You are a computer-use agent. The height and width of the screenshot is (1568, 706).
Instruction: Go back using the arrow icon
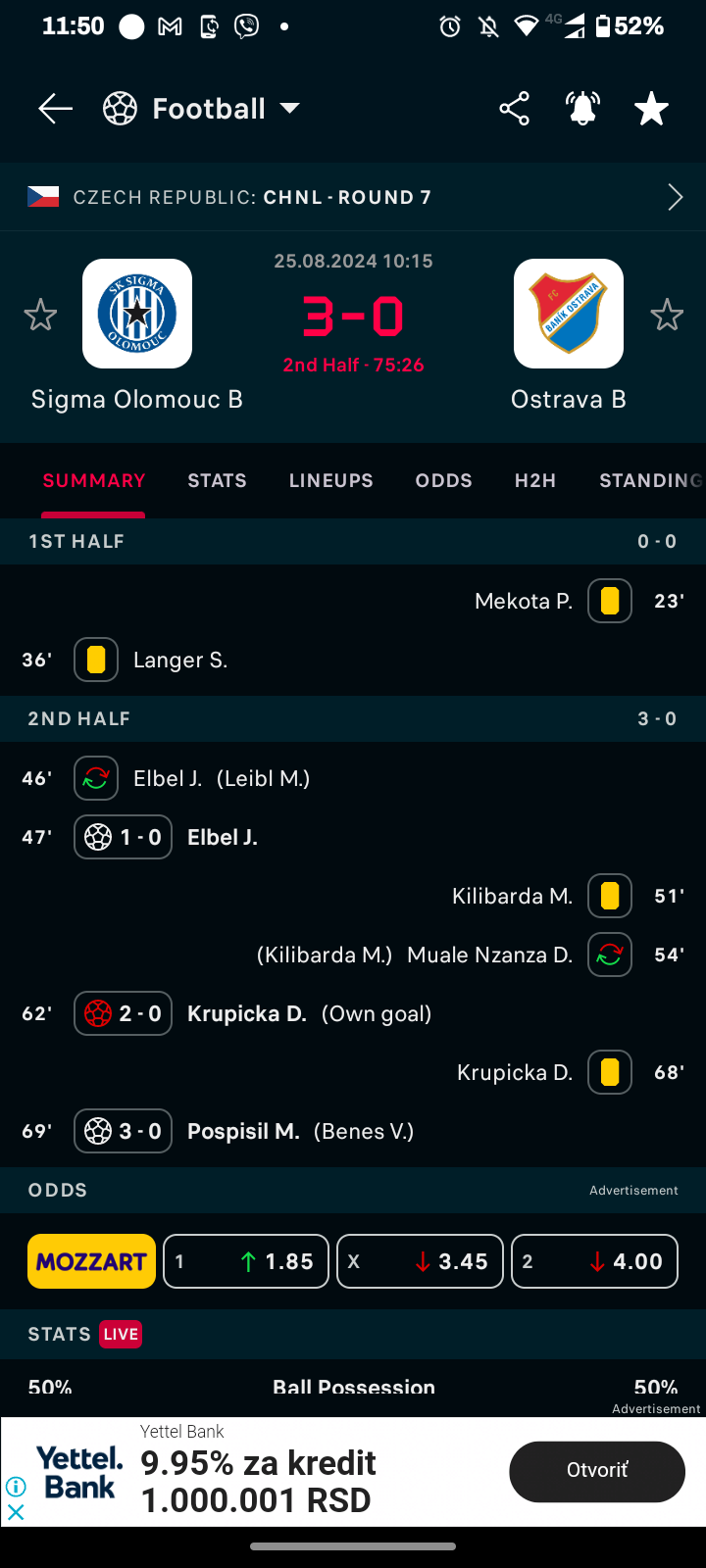pyautogui.click(x=55, y=109)
